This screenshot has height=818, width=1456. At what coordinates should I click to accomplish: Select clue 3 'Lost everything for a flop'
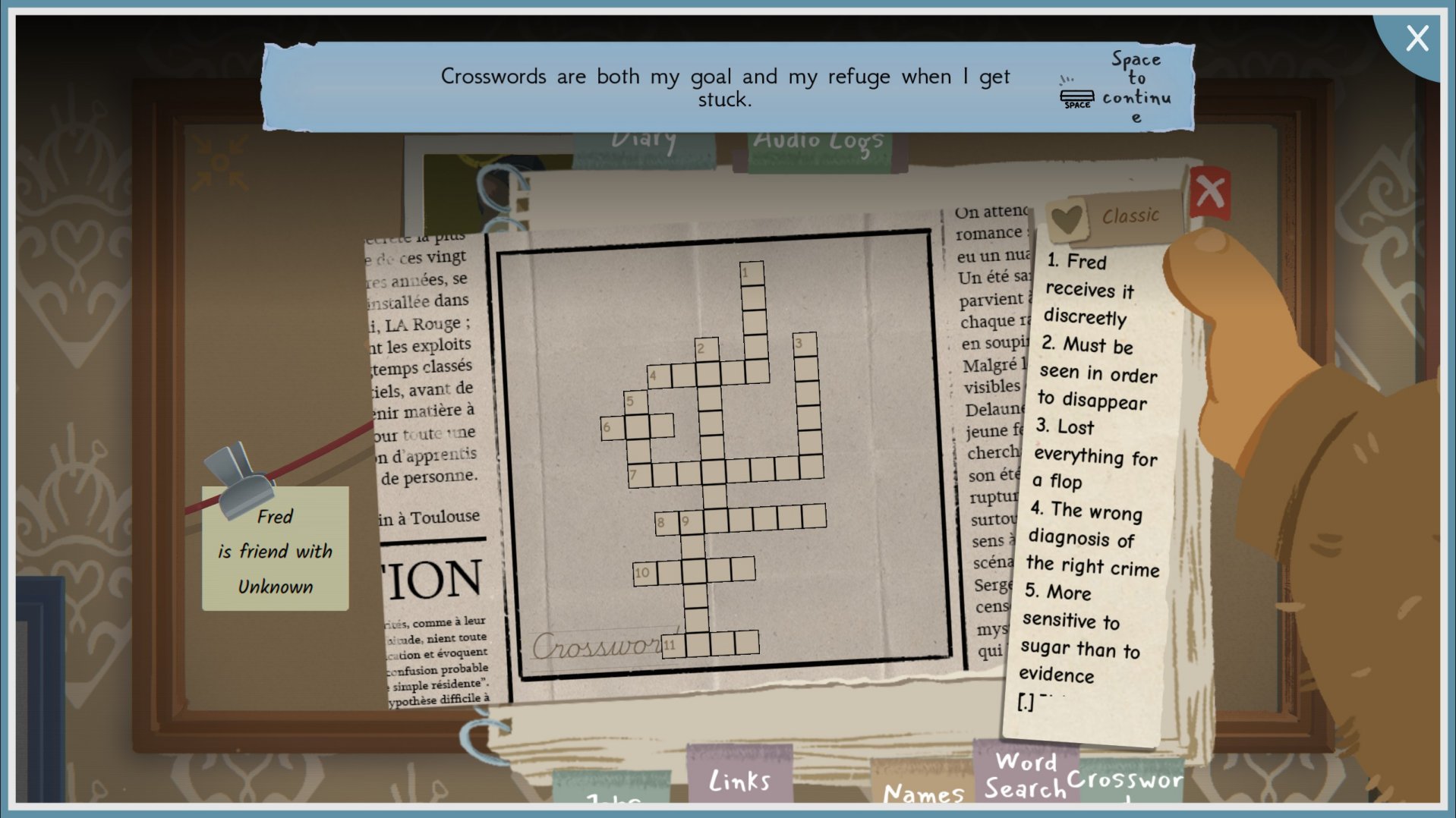1094,454
